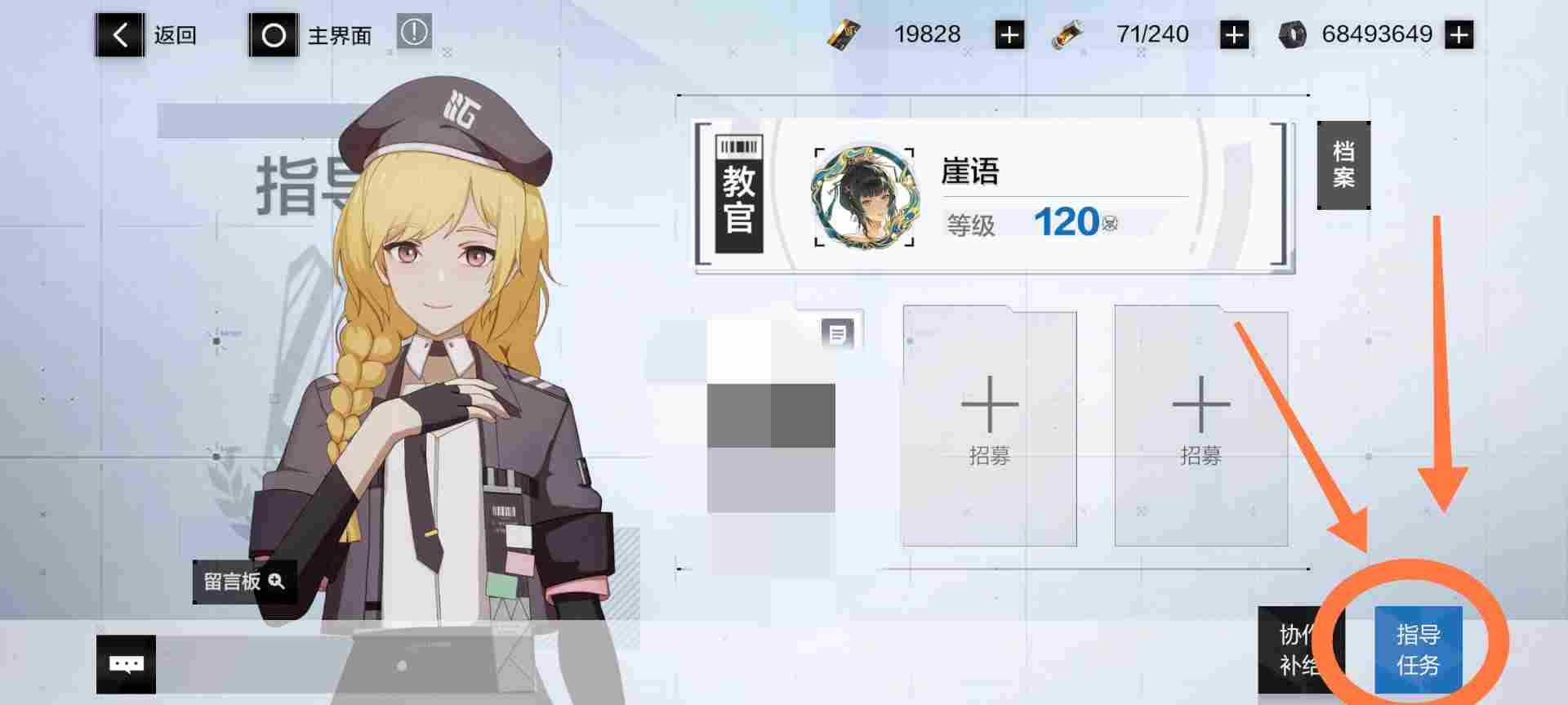Click the memo note icon above the recruit slots

[x=839, y=333]
